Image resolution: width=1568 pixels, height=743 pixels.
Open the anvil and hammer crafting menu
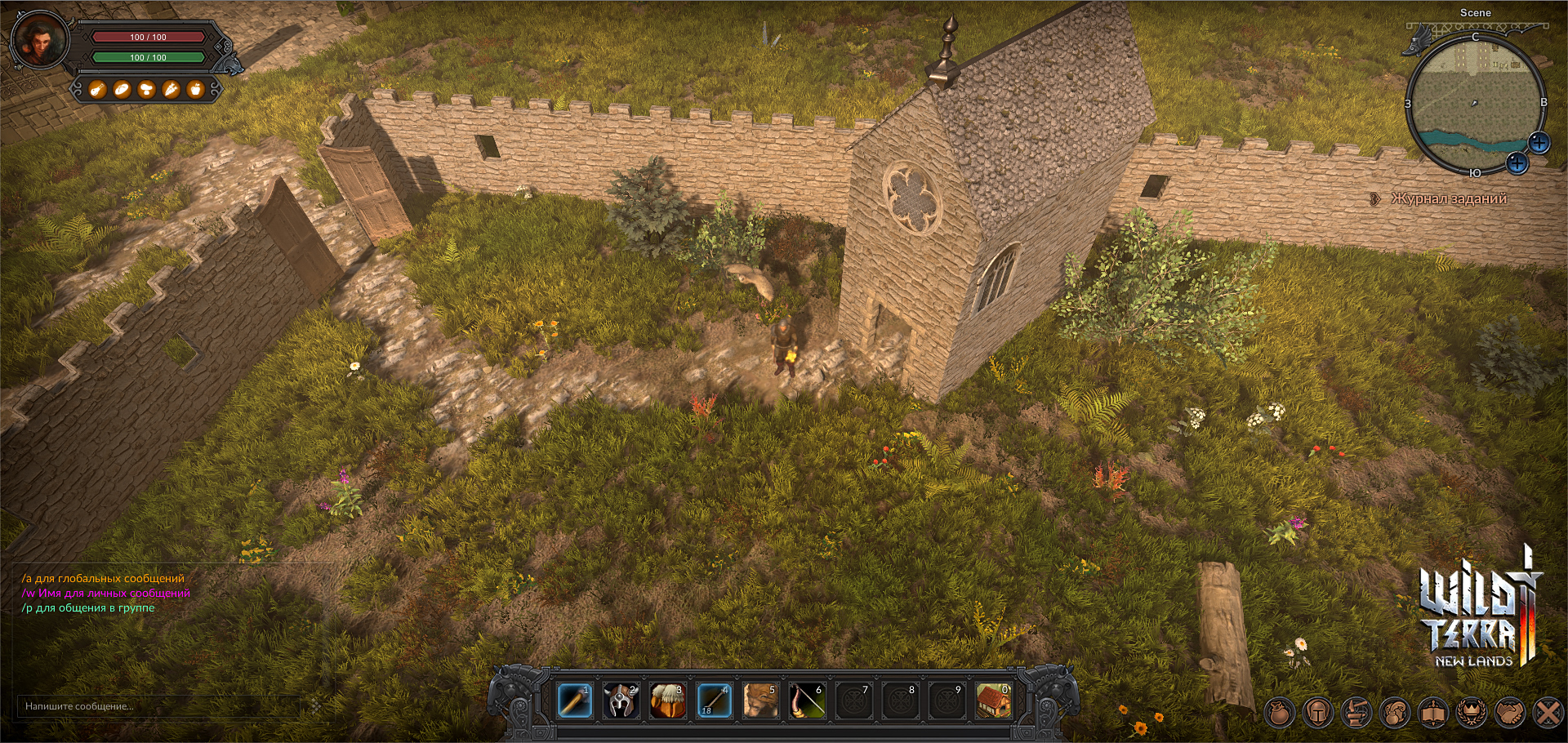[x=1356, y=713]
